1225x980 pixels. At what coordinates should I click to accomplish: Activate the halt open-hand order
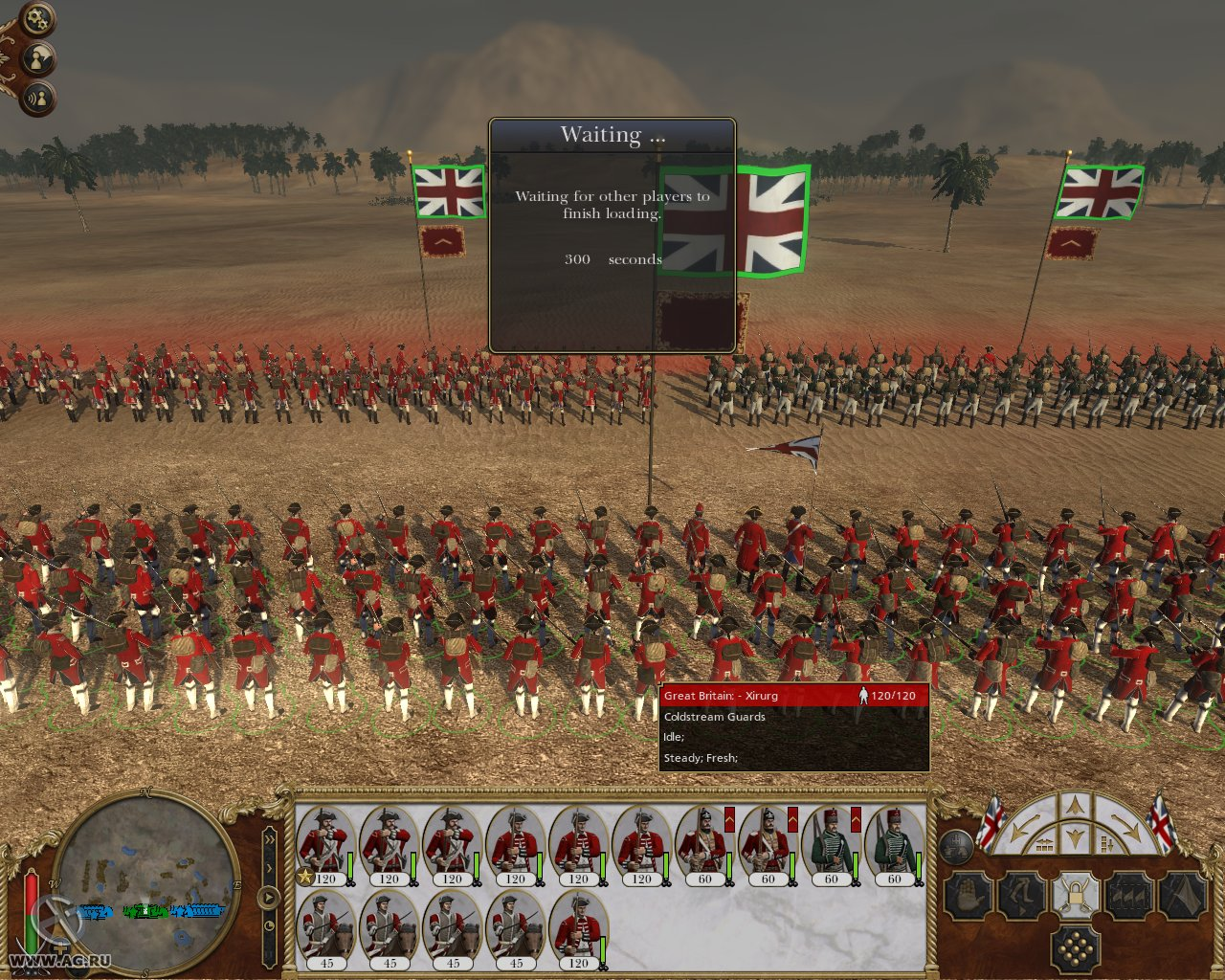pyautogui.click(x=967, y=897)
